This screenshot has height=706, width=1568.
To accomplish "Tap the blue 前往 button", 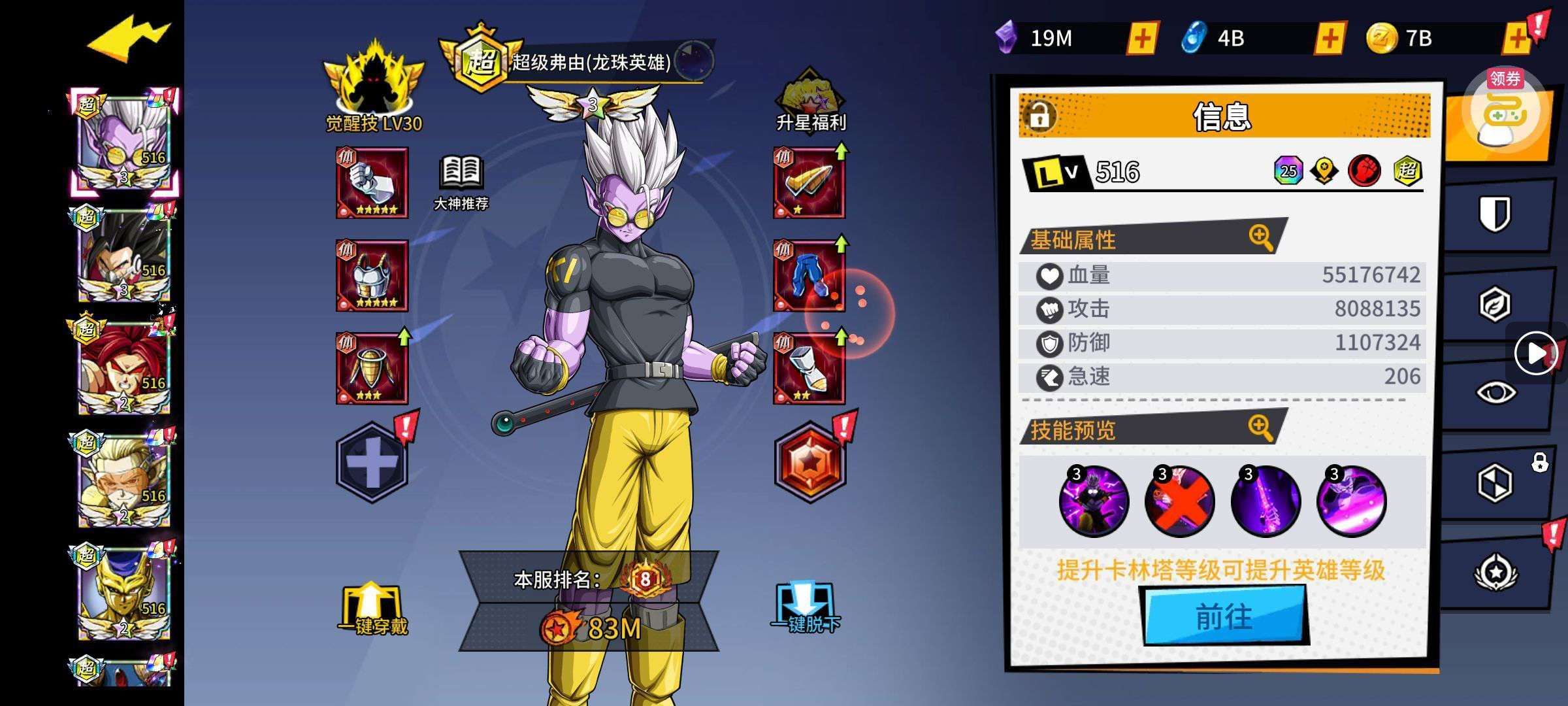I will point(1224,616).
